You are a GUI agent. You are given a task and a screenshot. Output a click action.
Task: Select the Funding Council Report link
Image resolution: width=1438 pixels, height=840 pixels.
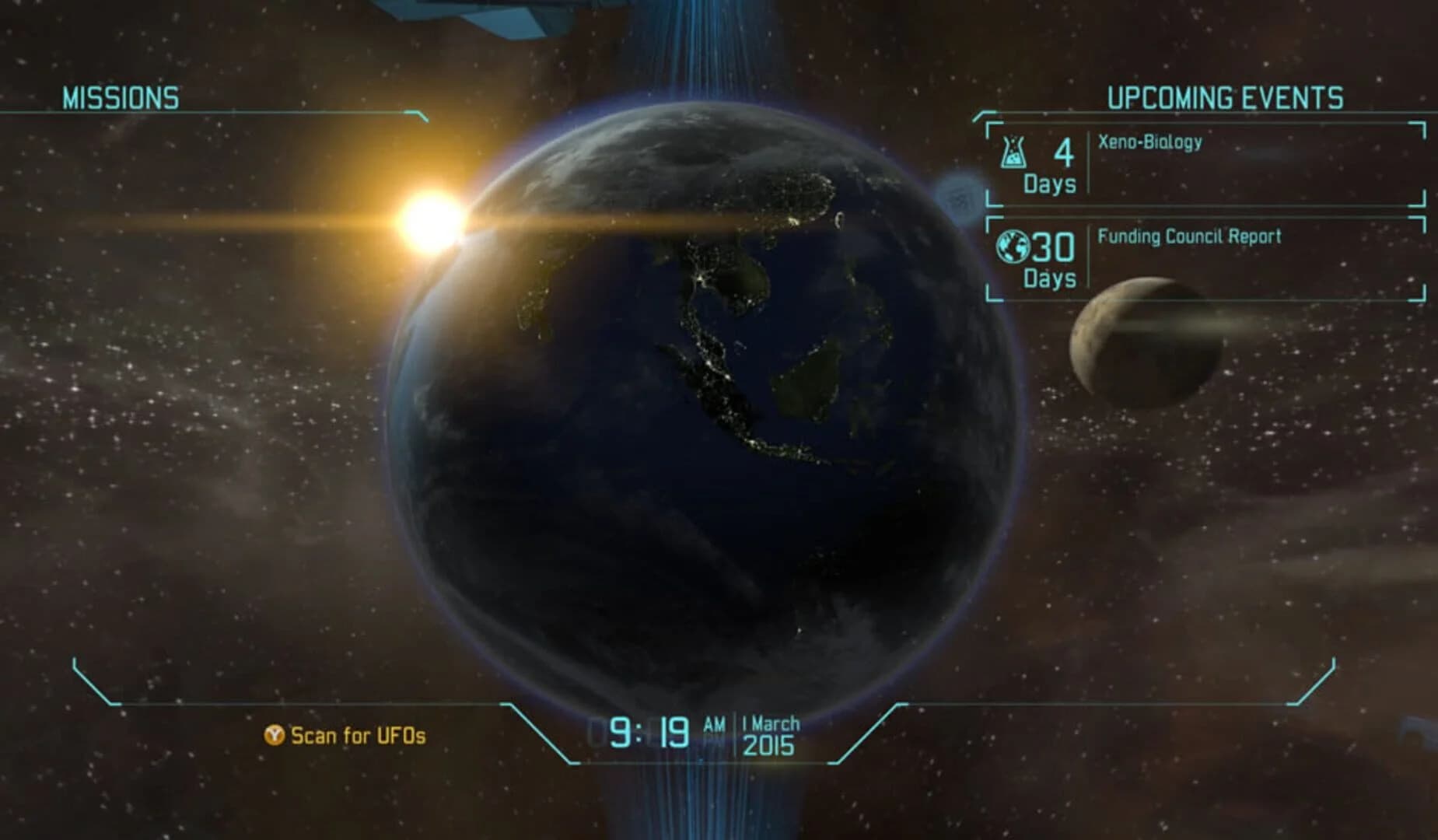tap(1188, 237)
